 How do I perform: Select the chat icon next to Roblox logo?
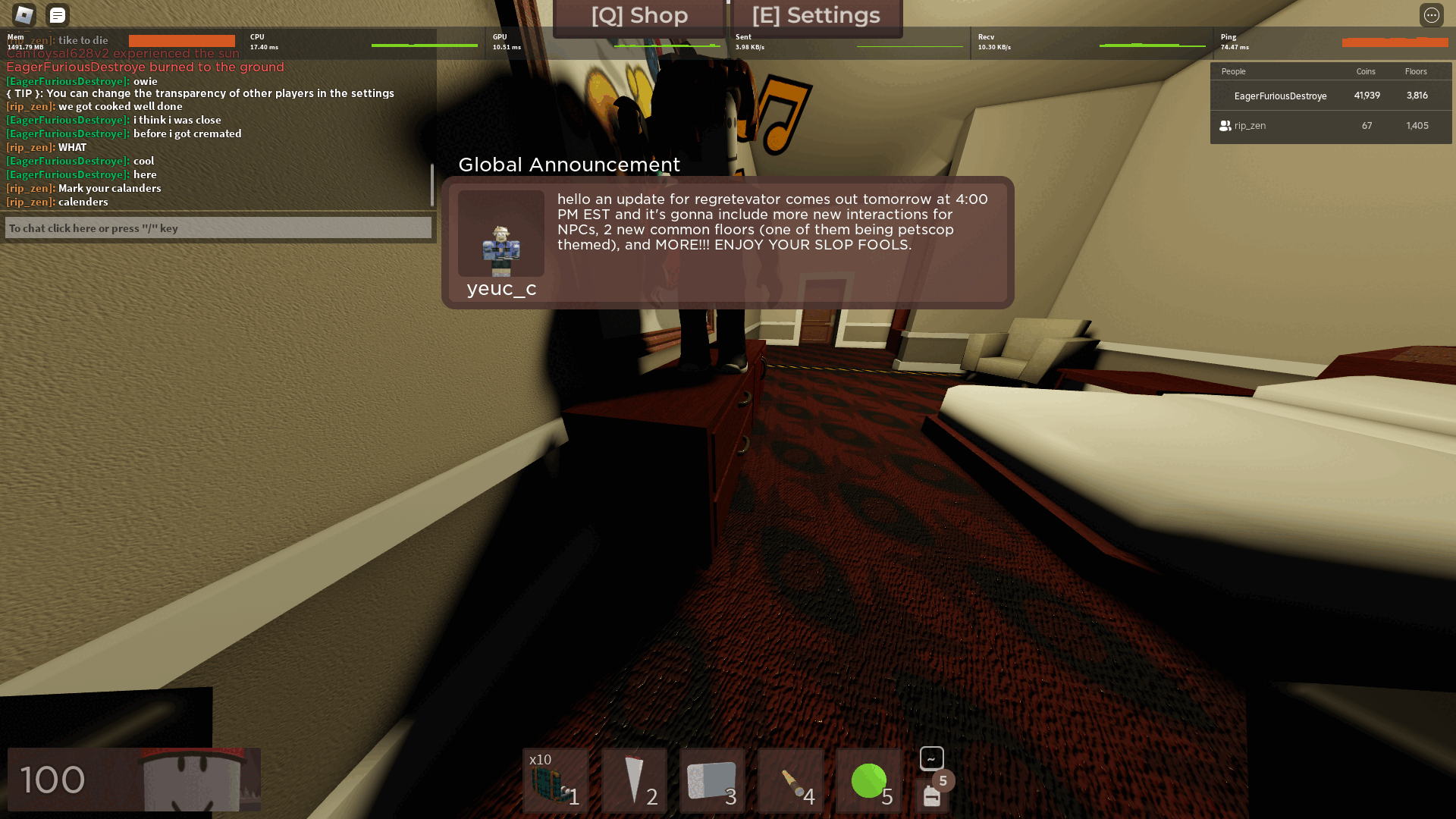click(x=56, y=14)
